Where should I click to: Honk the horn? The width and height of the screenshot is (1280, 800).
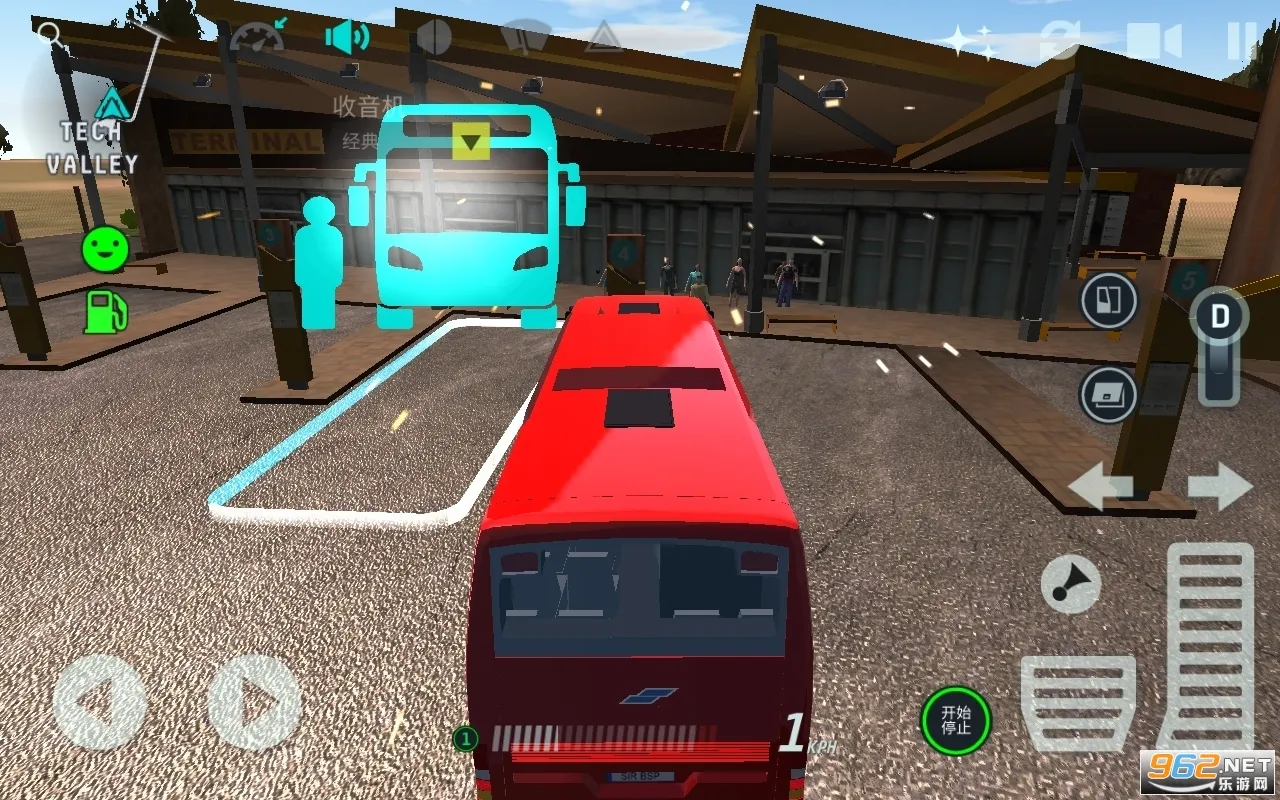[x=1070, y=582]
